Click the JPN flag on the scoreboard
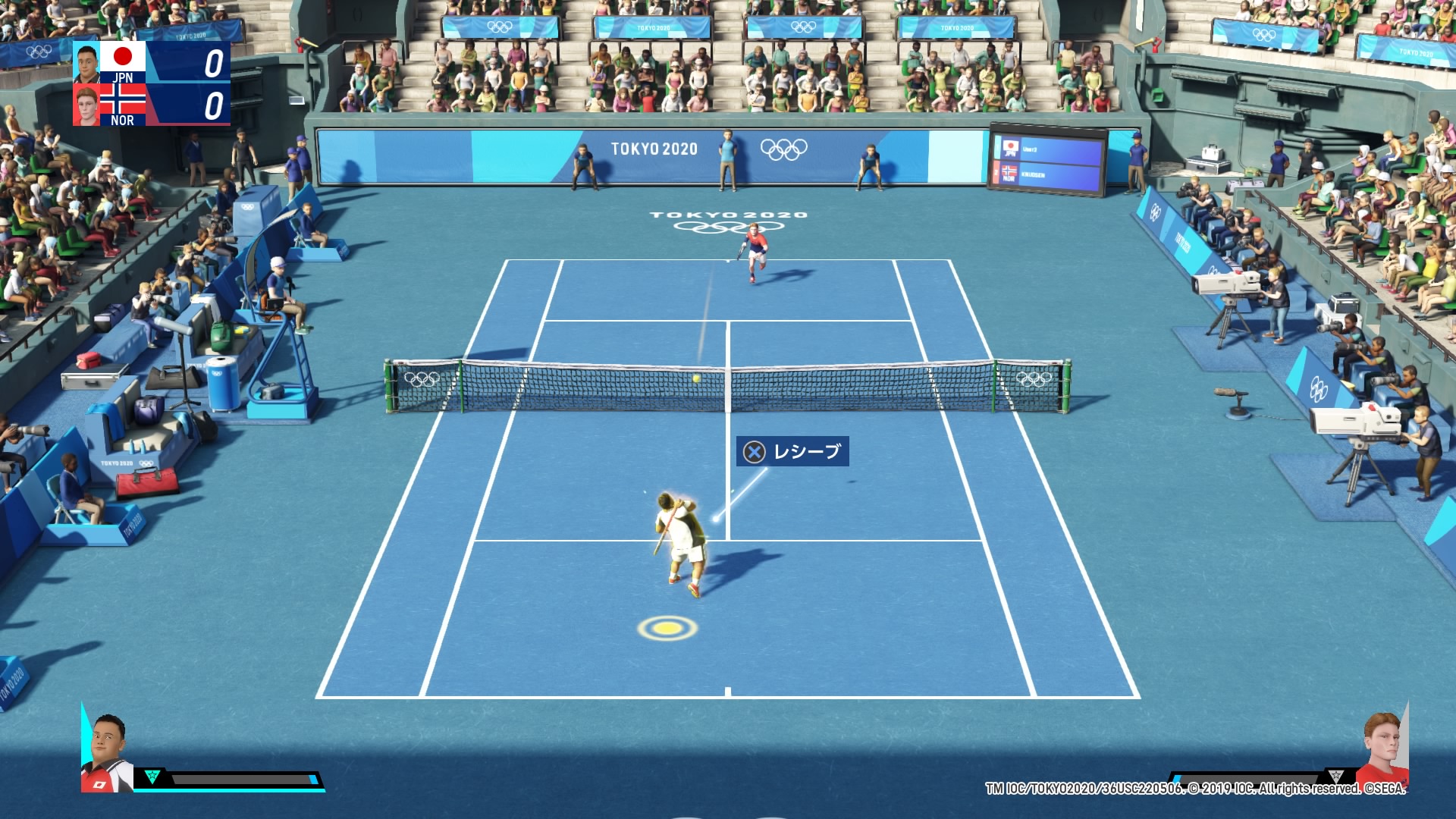The height and width of the screenshot is (819, 1456). (123, 57)
